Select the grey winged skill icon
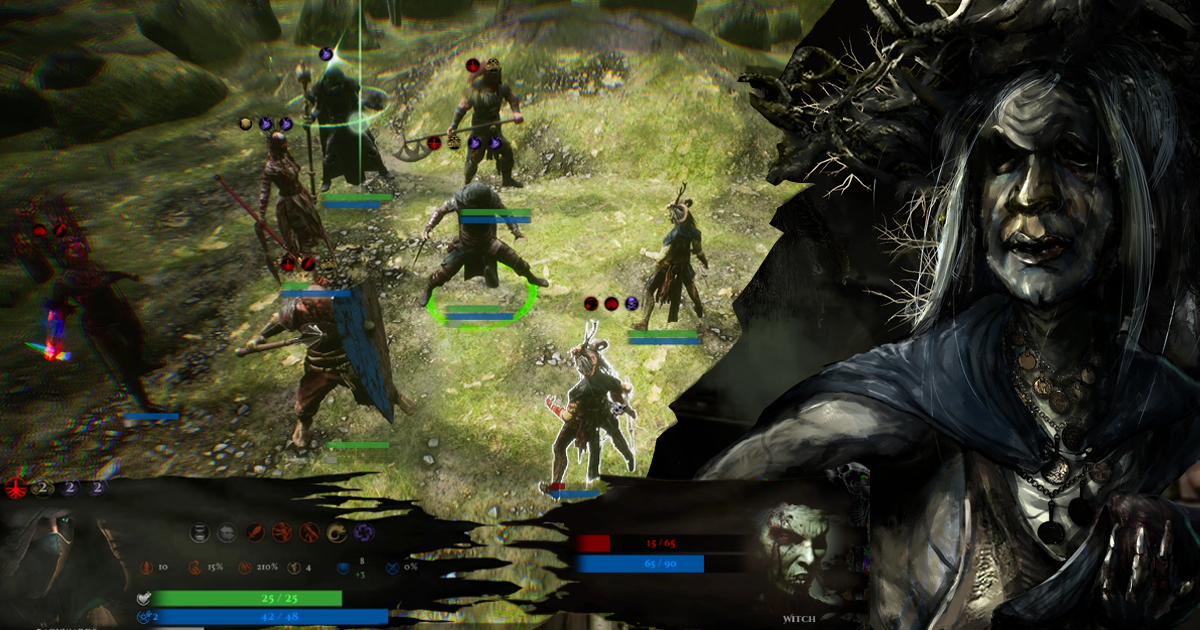Image resolution: width=1200 pixels, height=630 pixels. 227,533
